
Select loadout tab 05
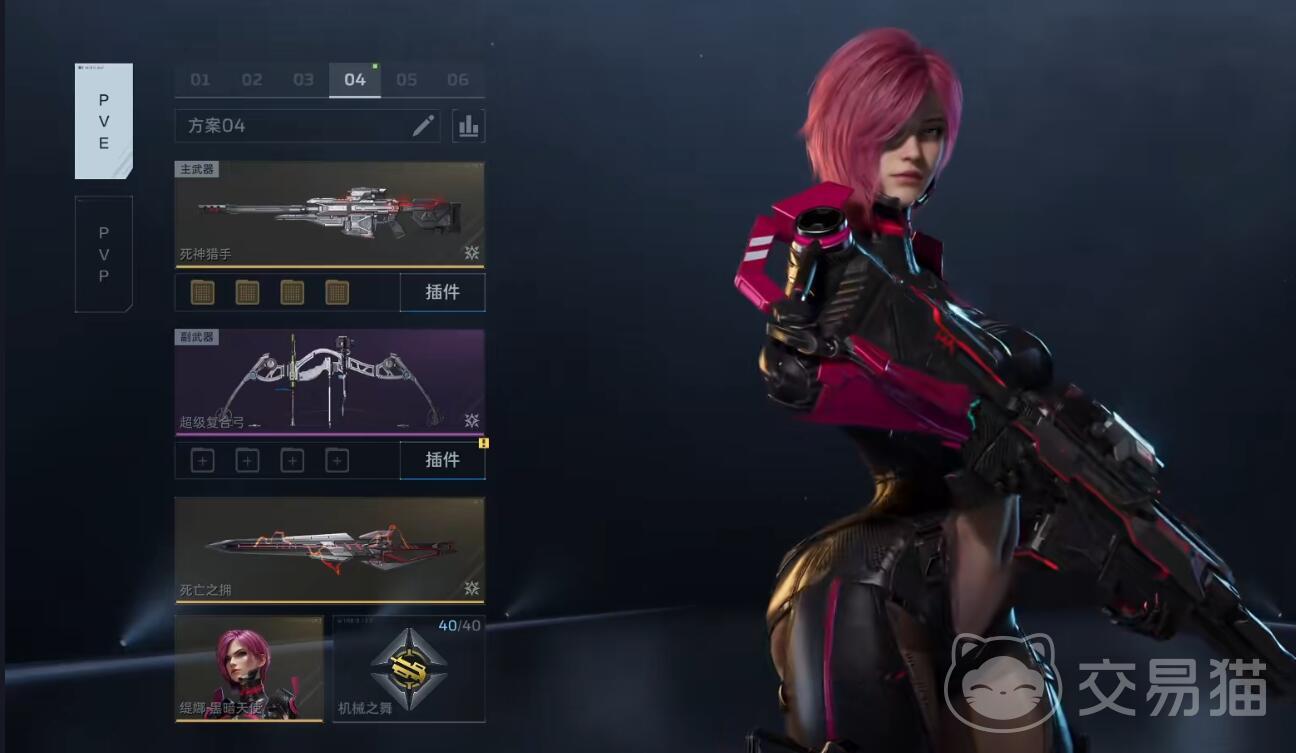406,80
